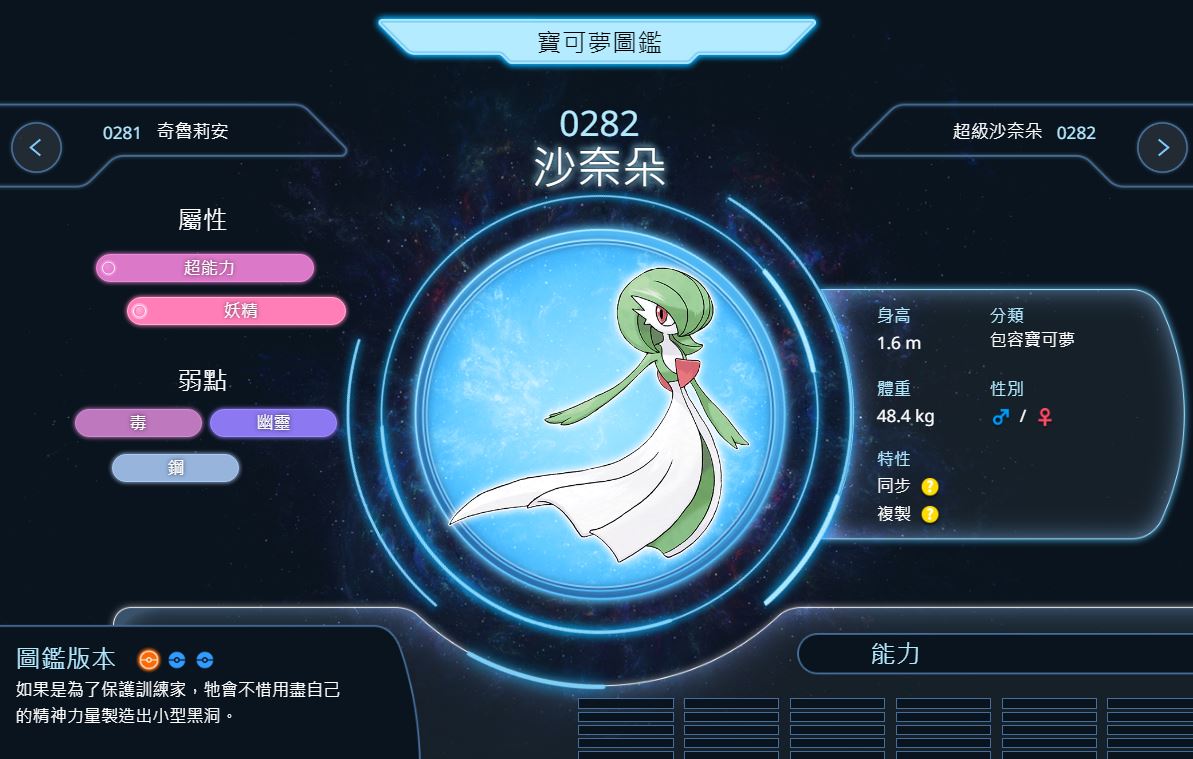The width and height of the screenshot is (1193, 759).
Task: Choose the 鋼 weakness tag
Action: click(176, 468)
